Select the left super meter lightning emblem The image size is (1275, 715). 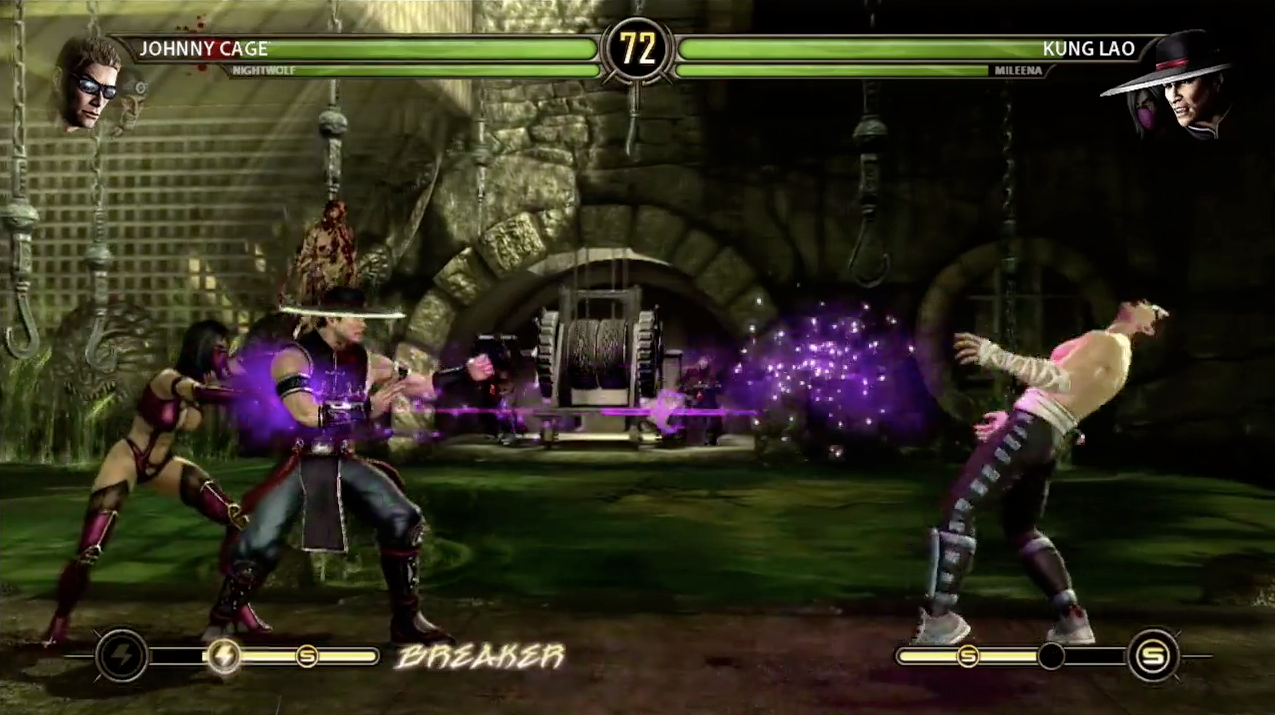[x=123, y=656]
